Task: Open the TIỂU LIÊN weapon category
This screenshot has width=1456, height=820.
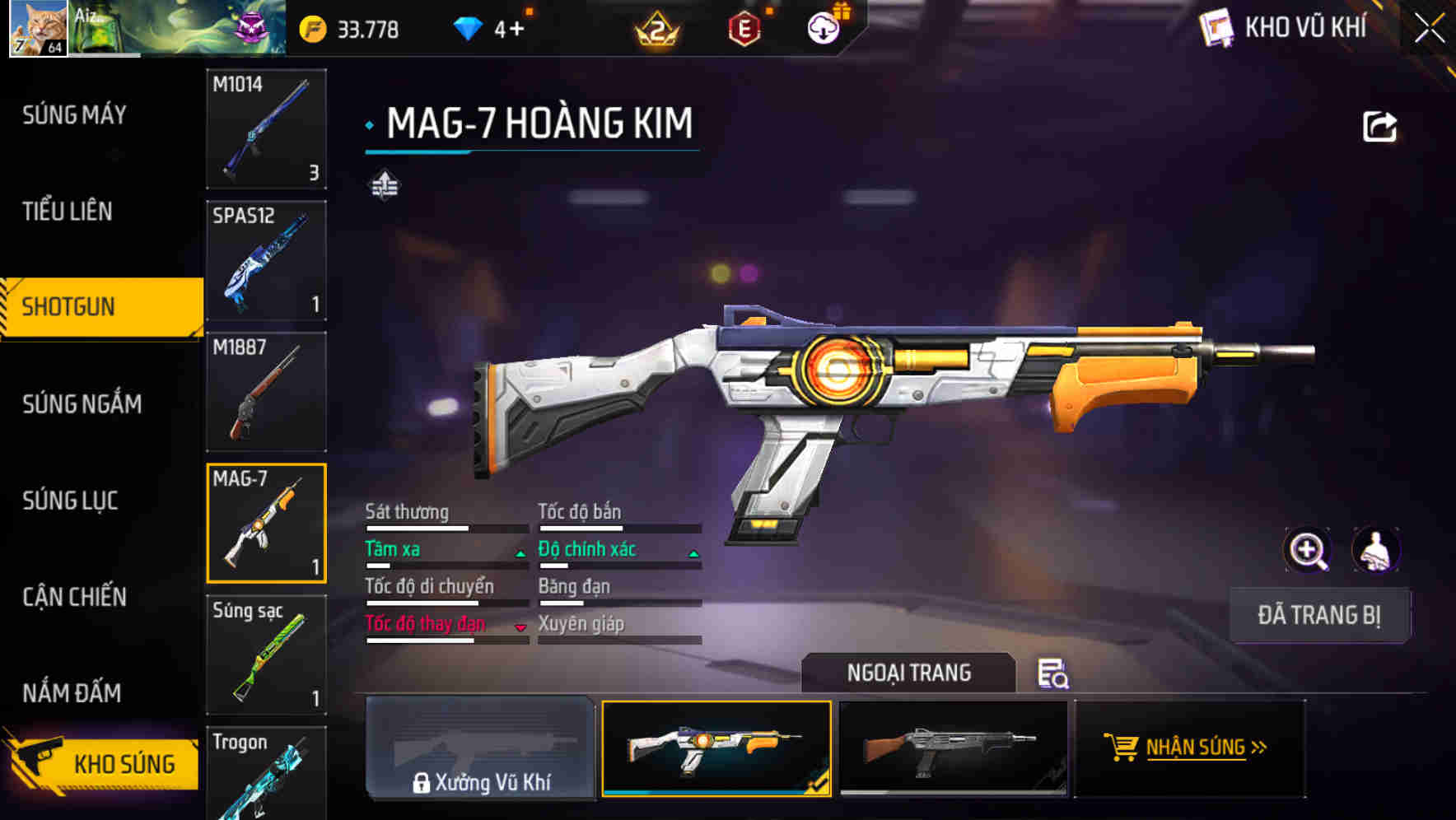Action: [x=68, y=211]
